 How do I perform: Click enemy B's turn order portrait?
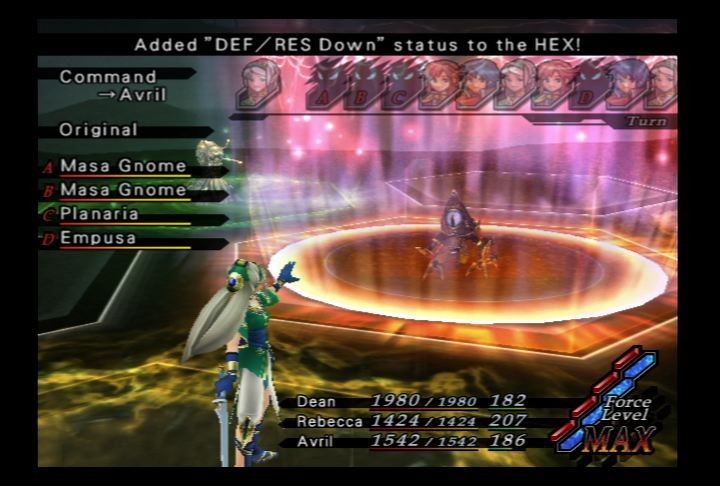click(366, 85)
